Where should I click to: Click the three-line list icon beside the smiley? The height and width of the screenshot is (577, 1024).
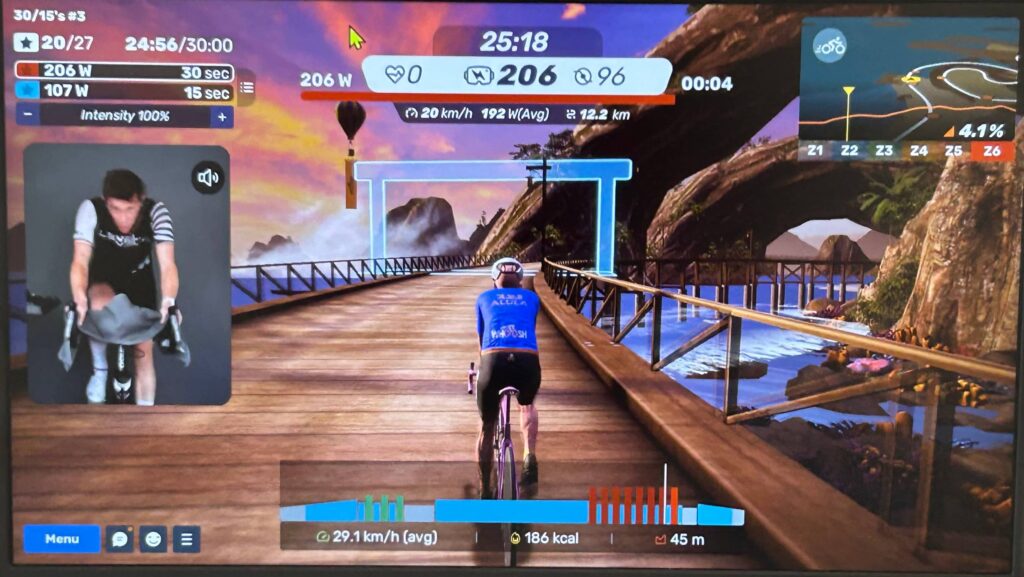click(x=186, y=539)
